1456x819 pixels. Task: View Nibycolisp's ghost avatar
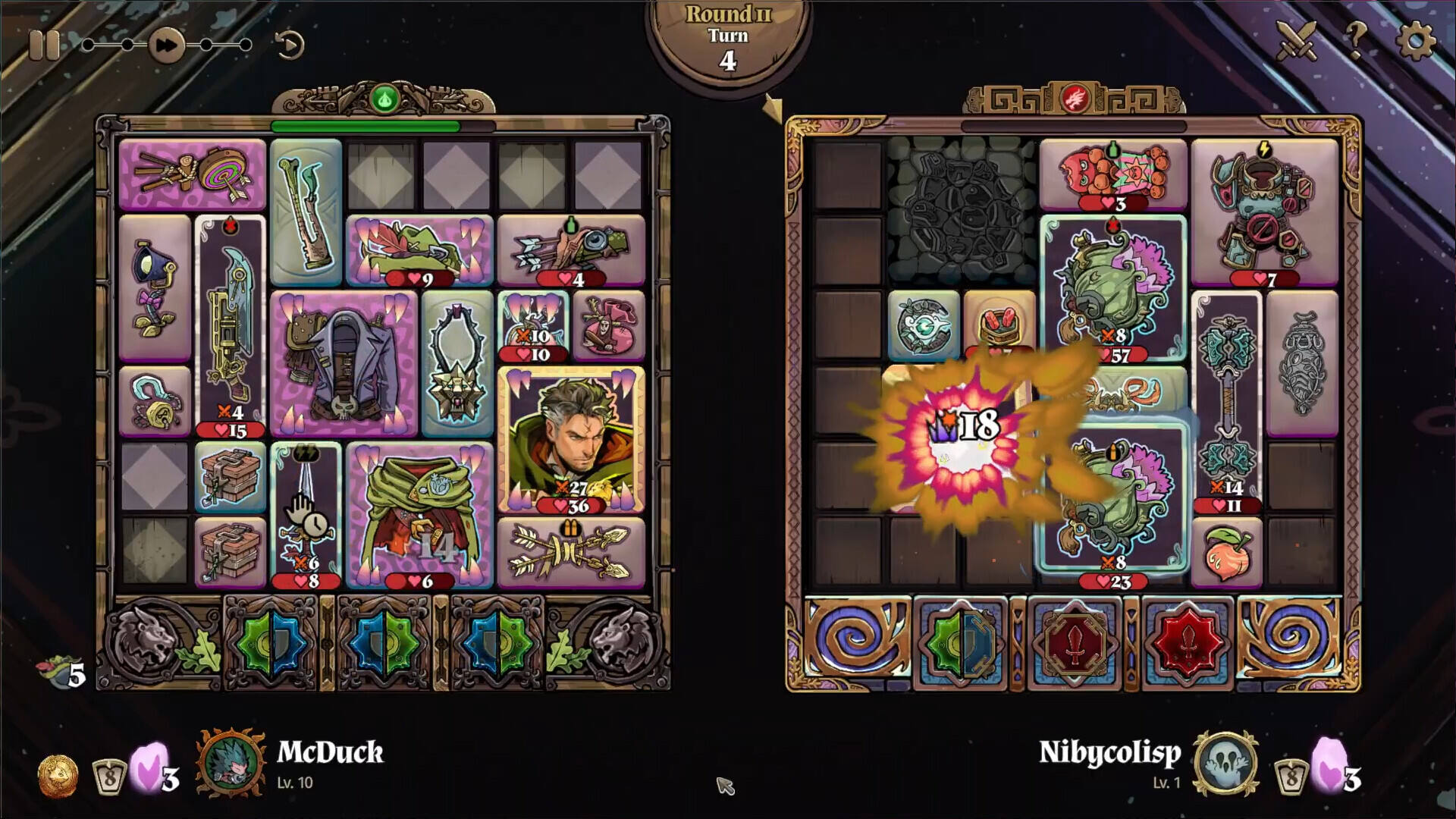1225,763
